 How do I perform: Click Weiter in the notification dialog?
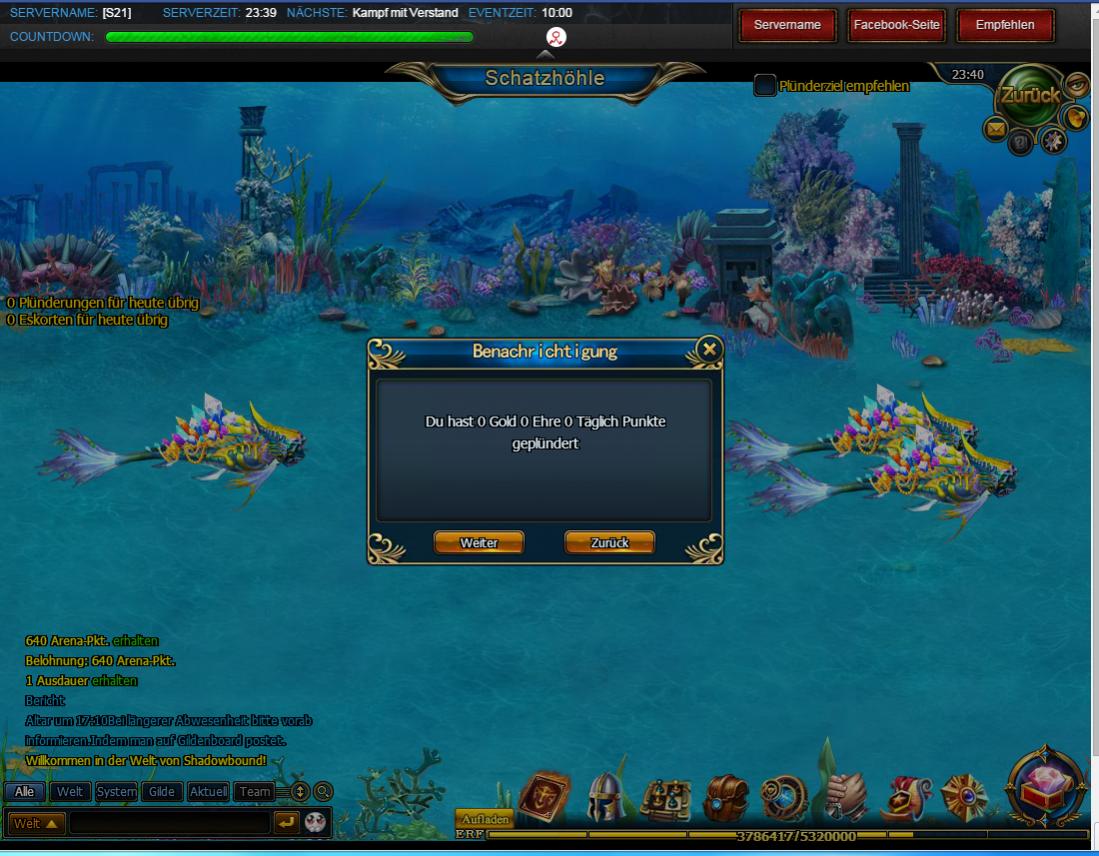click(x=479, y=542)
